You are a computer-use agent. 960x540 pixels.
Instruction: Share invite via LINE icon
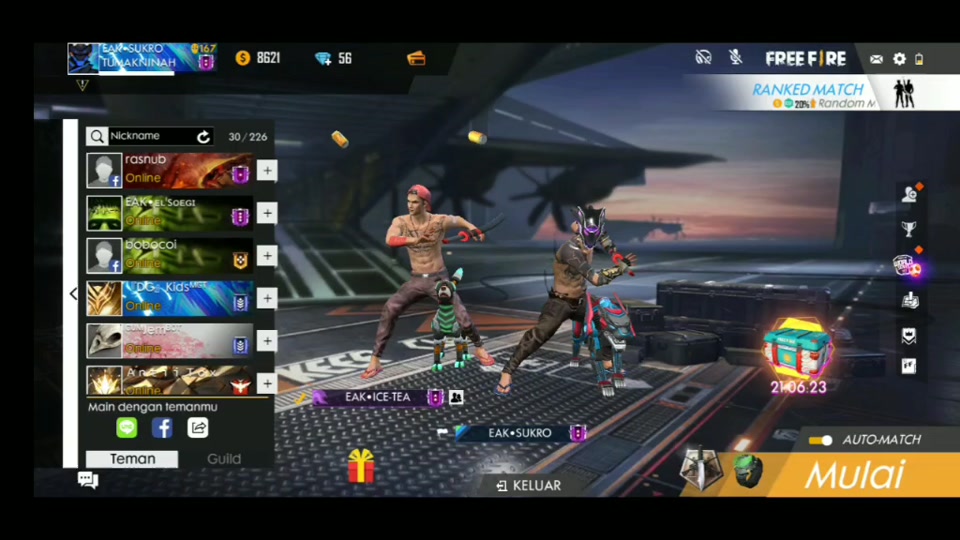(x=126, y=428)
